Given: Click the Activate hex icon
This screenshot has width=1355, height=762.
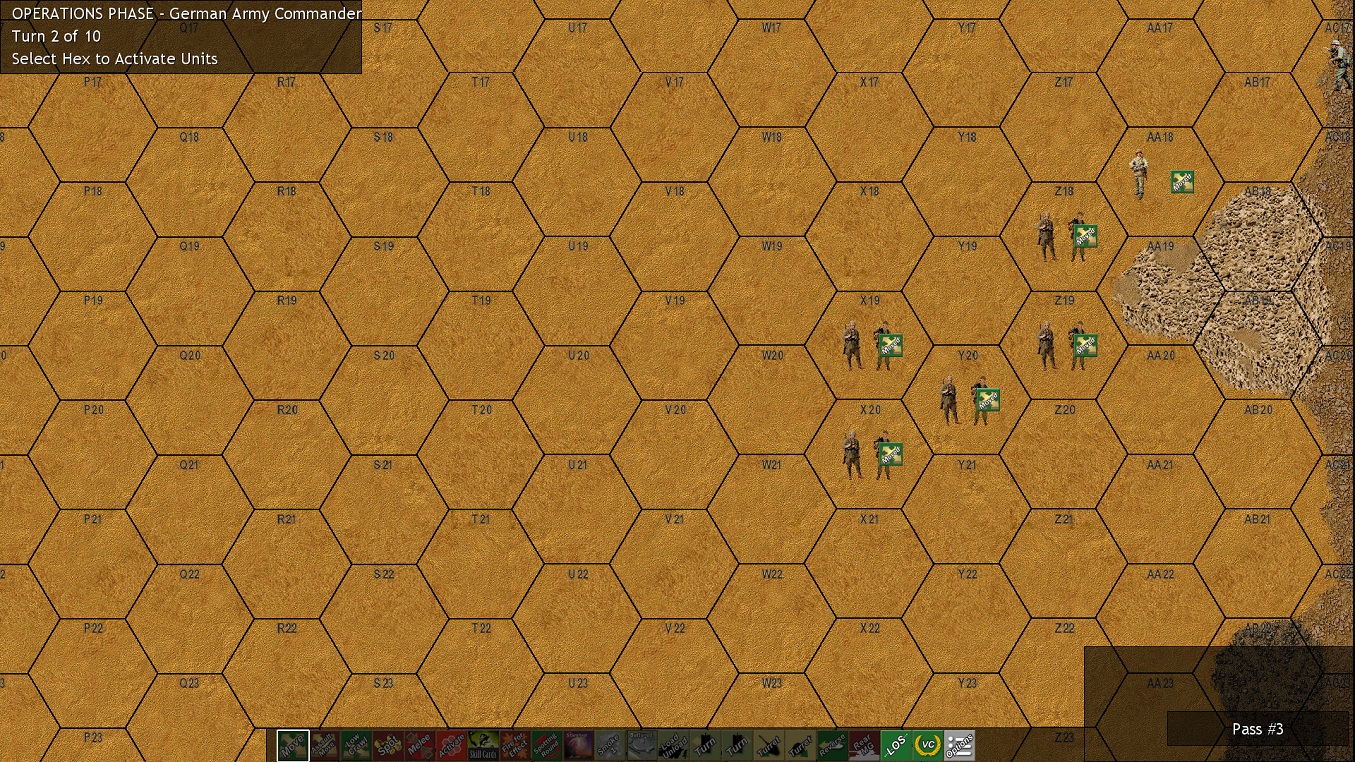Looking at the screenshot, I should click(x=453, y=745).
